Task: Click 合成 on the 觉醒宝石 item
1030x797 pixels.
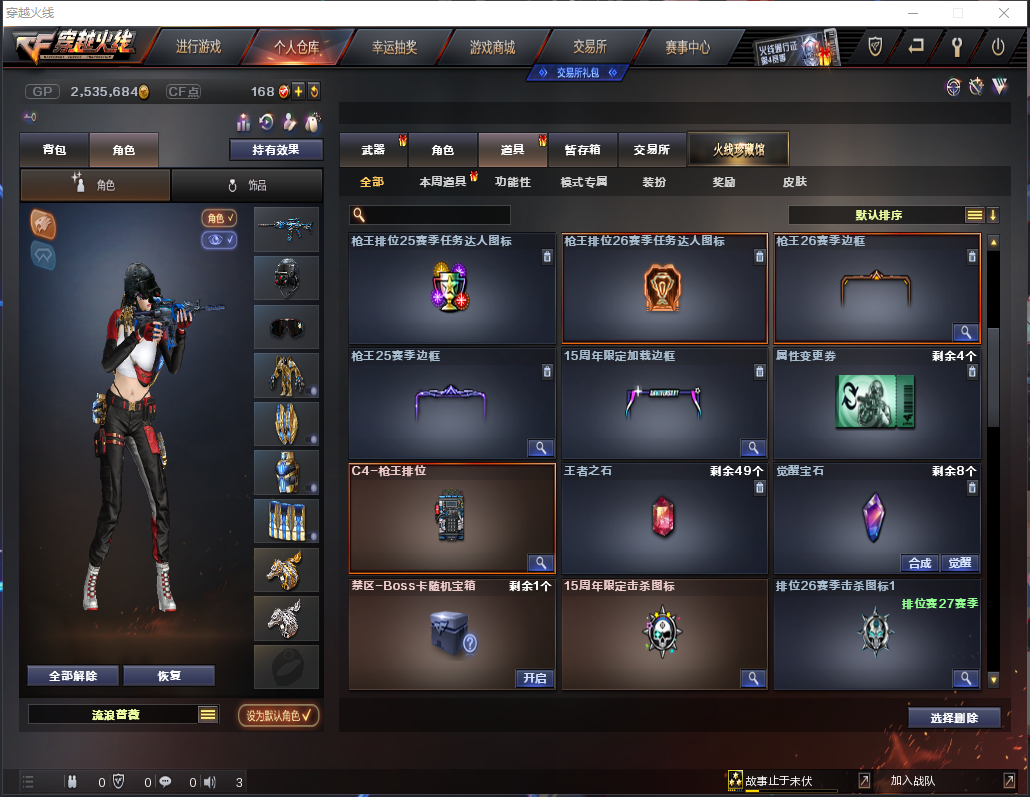Action: (x=919, y=563)
